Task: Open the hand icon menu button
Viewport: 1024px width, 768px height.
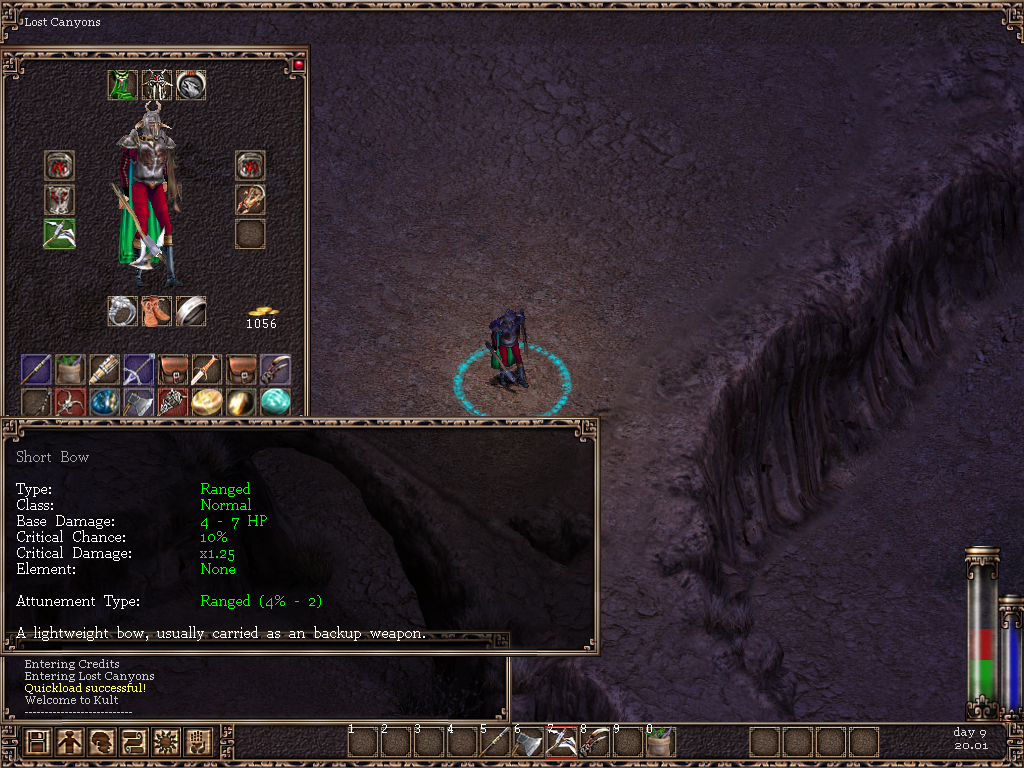Action: pos(197,742)
